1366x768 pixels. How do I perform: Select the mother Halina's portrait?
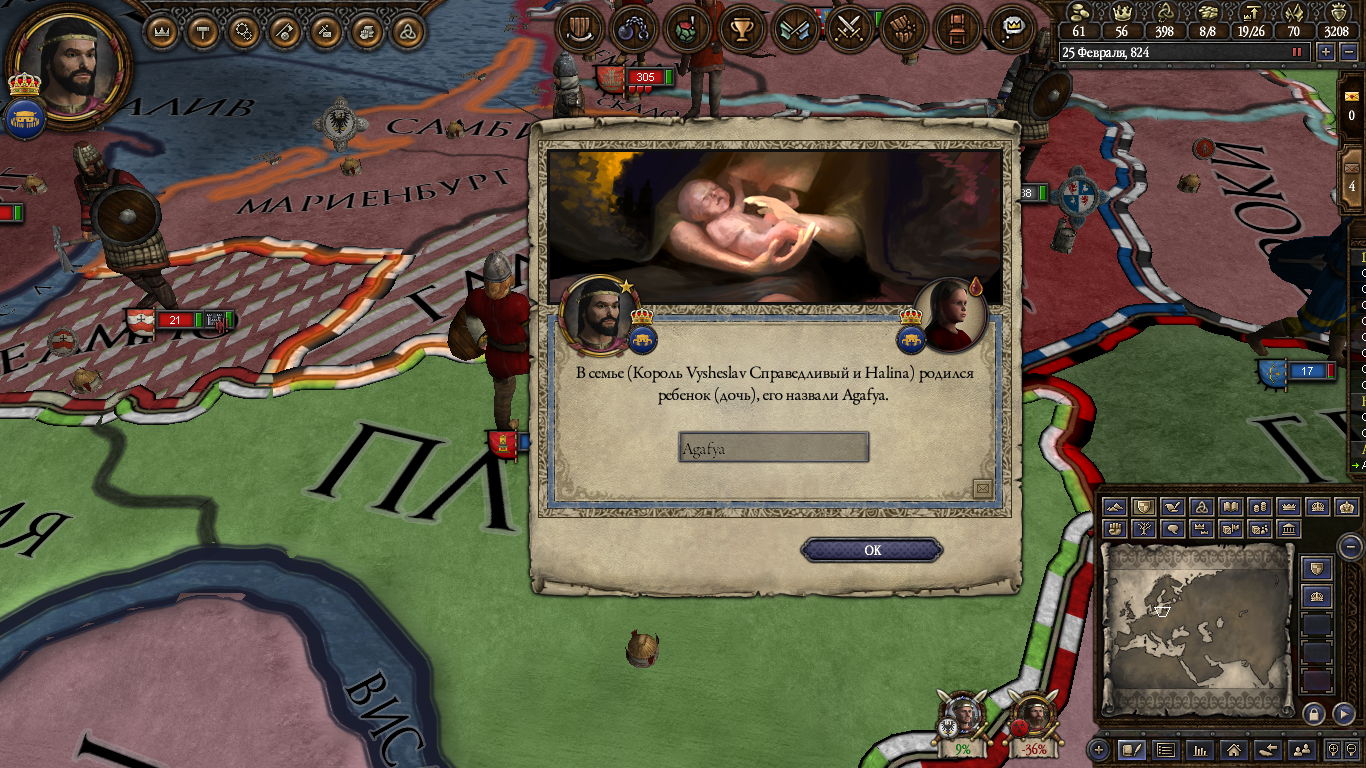pos(951,313)
